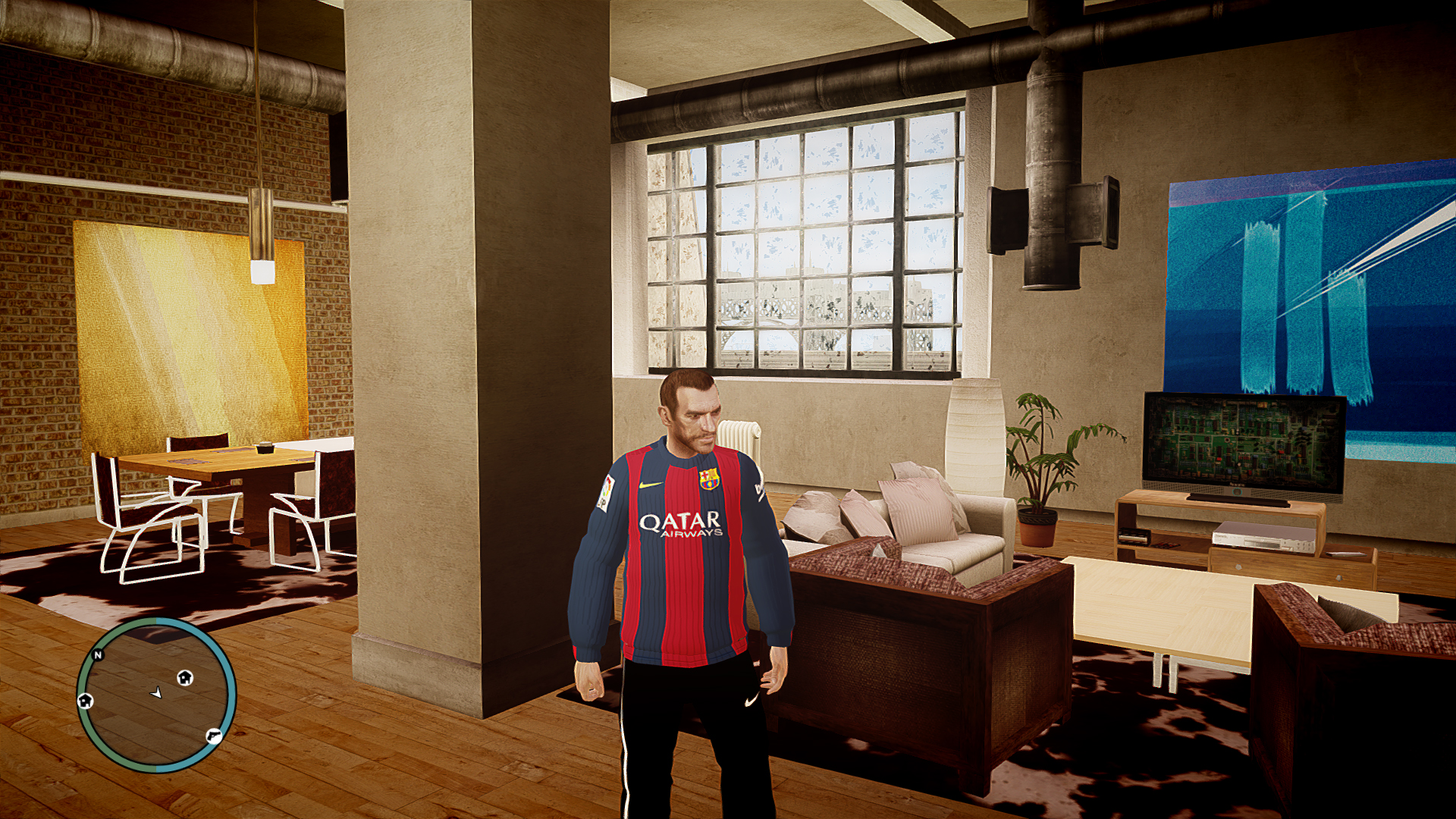Viewport: 1456px width, 819px height.
Task: Click the north N compass marker
Action: pos(98,654)
